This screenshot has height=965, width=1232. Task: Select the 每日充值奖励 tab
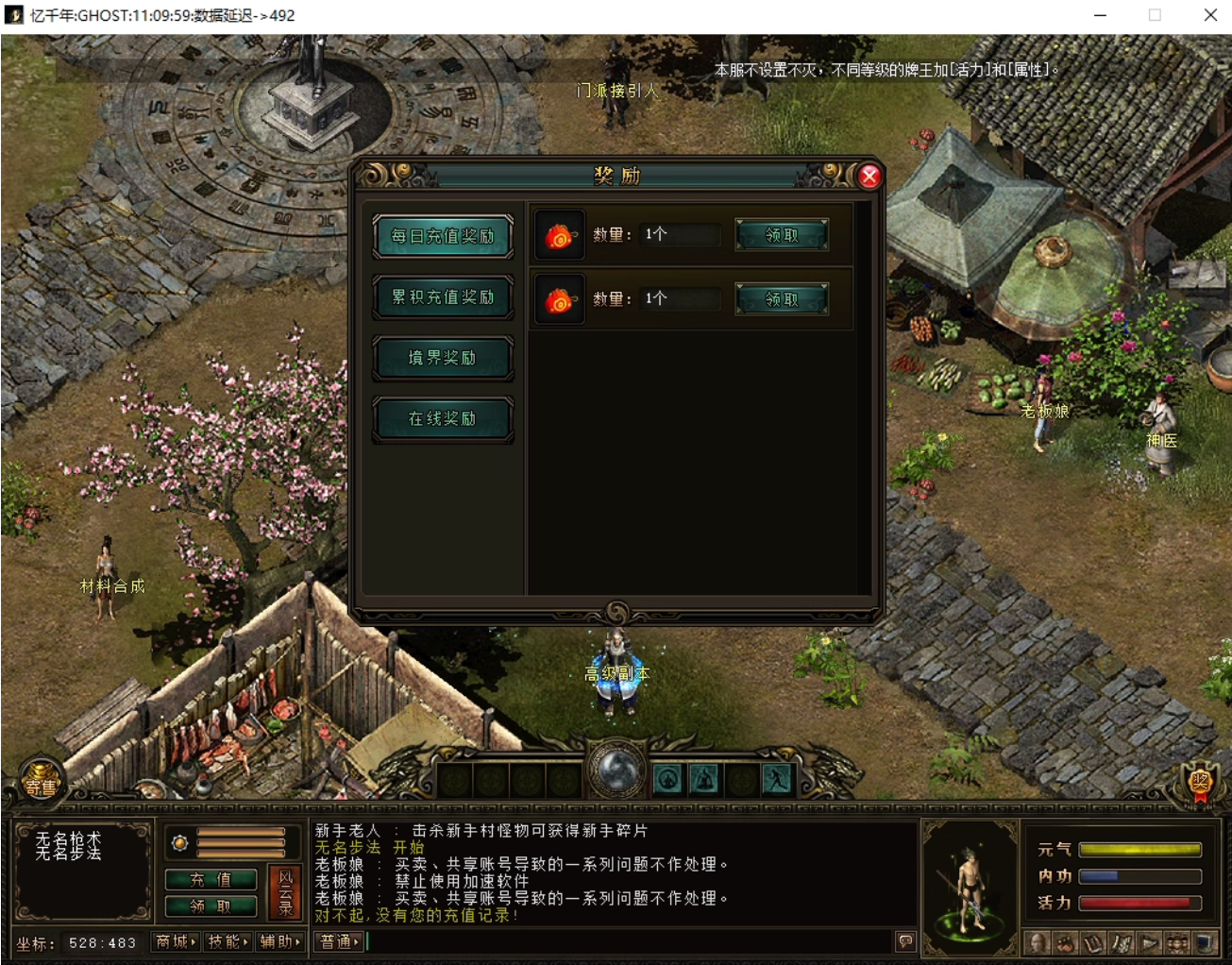coord(443,236)
